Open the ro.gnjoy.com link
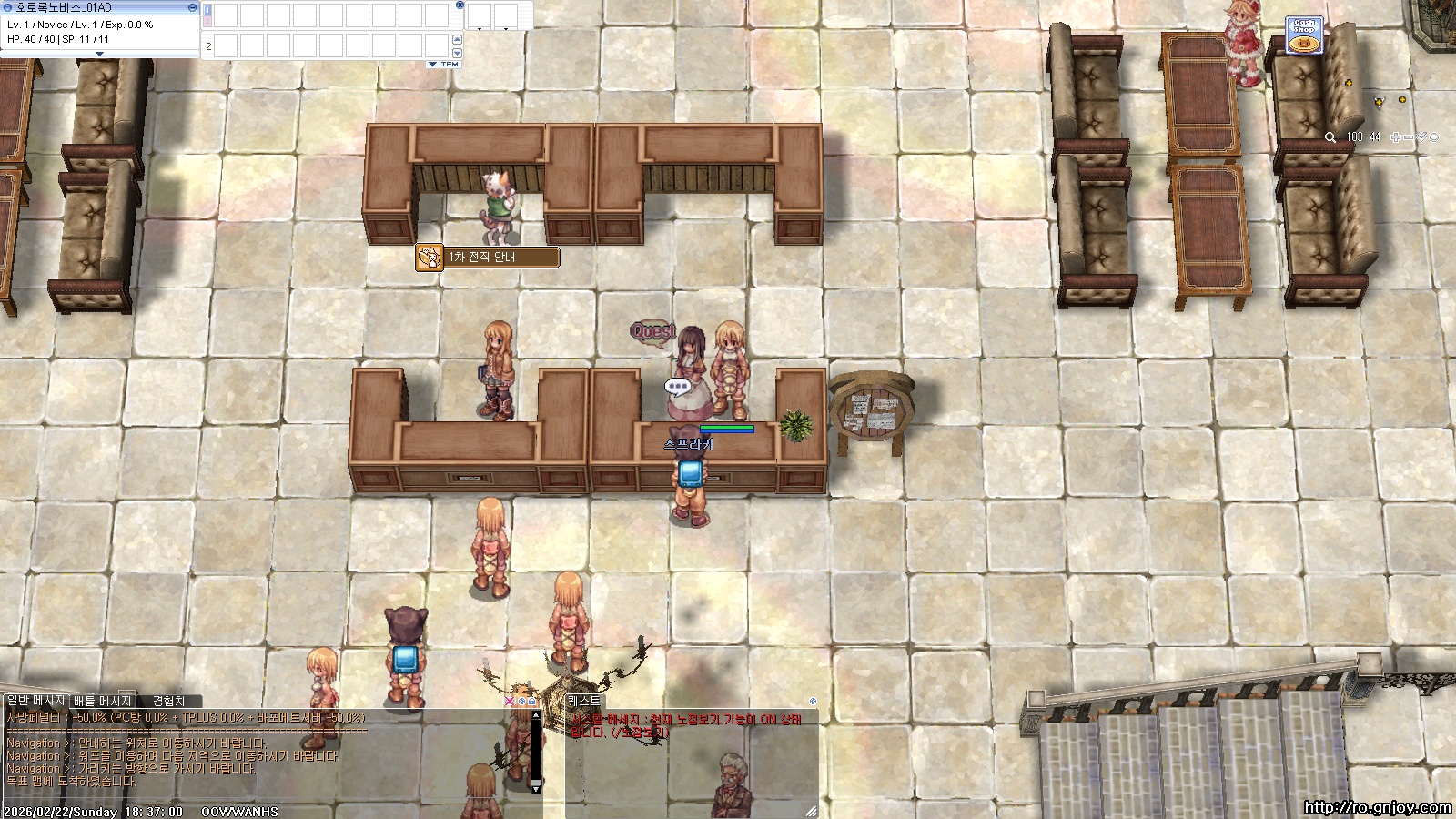This screenshot has width=1456, height=819. pos(1377,807)
